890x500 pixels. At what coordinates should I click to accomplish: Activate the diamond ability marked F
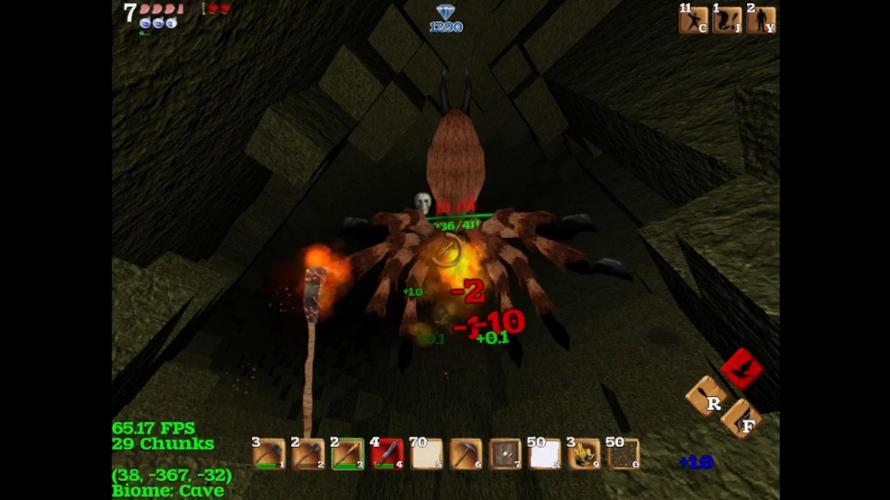pos(741,418)
